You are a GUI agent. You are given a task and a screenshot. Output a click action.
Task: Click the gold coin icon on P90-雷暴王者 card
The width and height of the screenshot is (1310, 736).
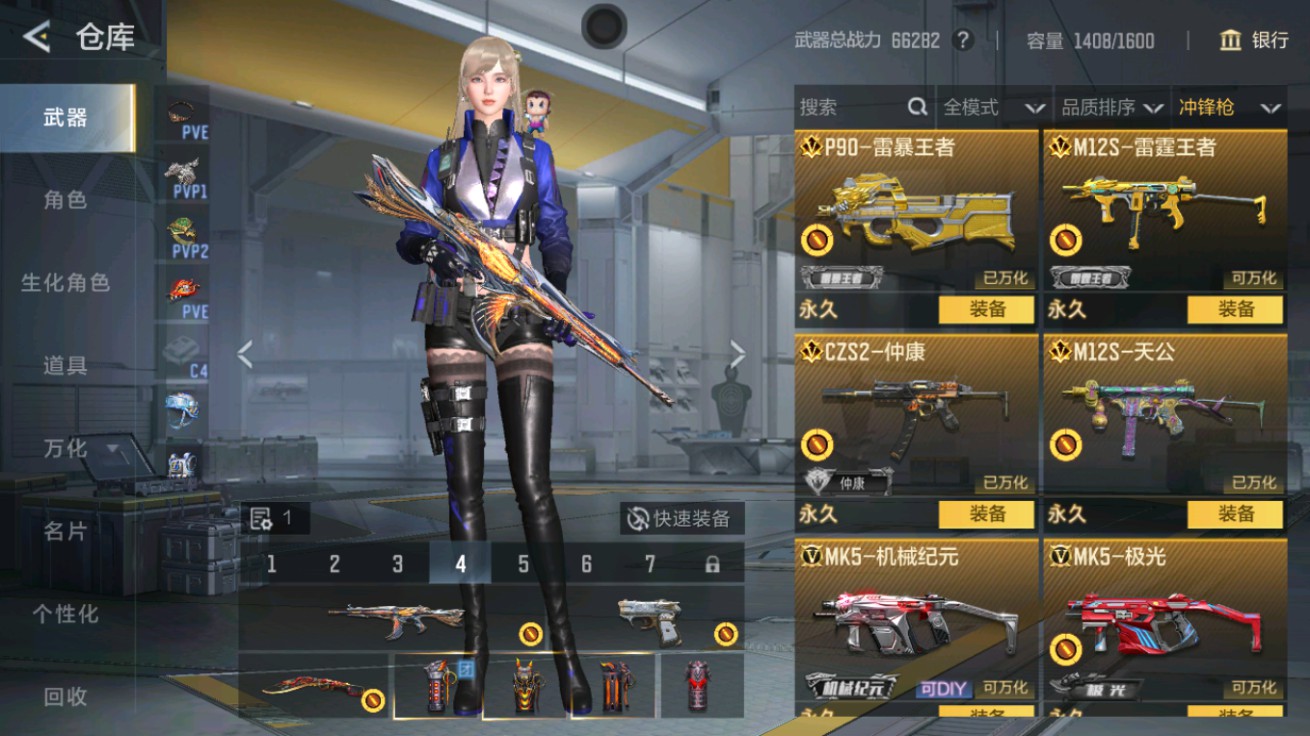coord(818,240)
